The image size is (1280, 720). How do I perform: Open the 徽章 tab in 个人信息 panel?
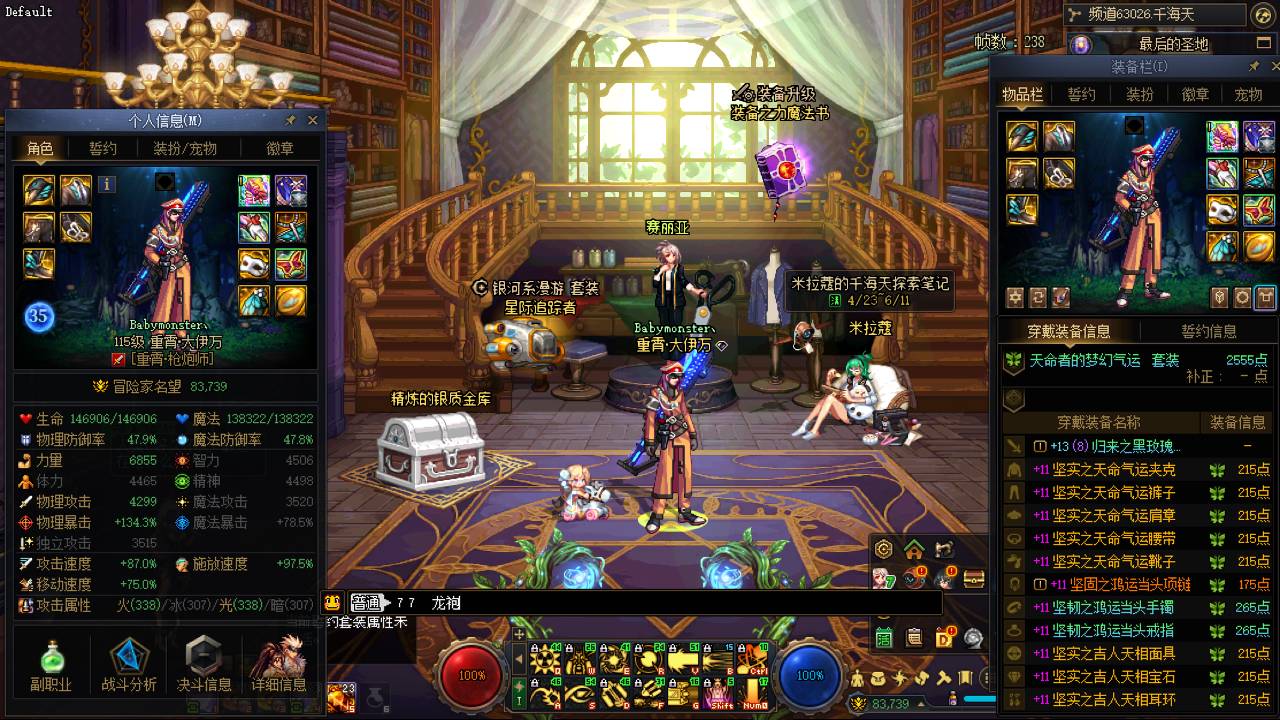280,148
